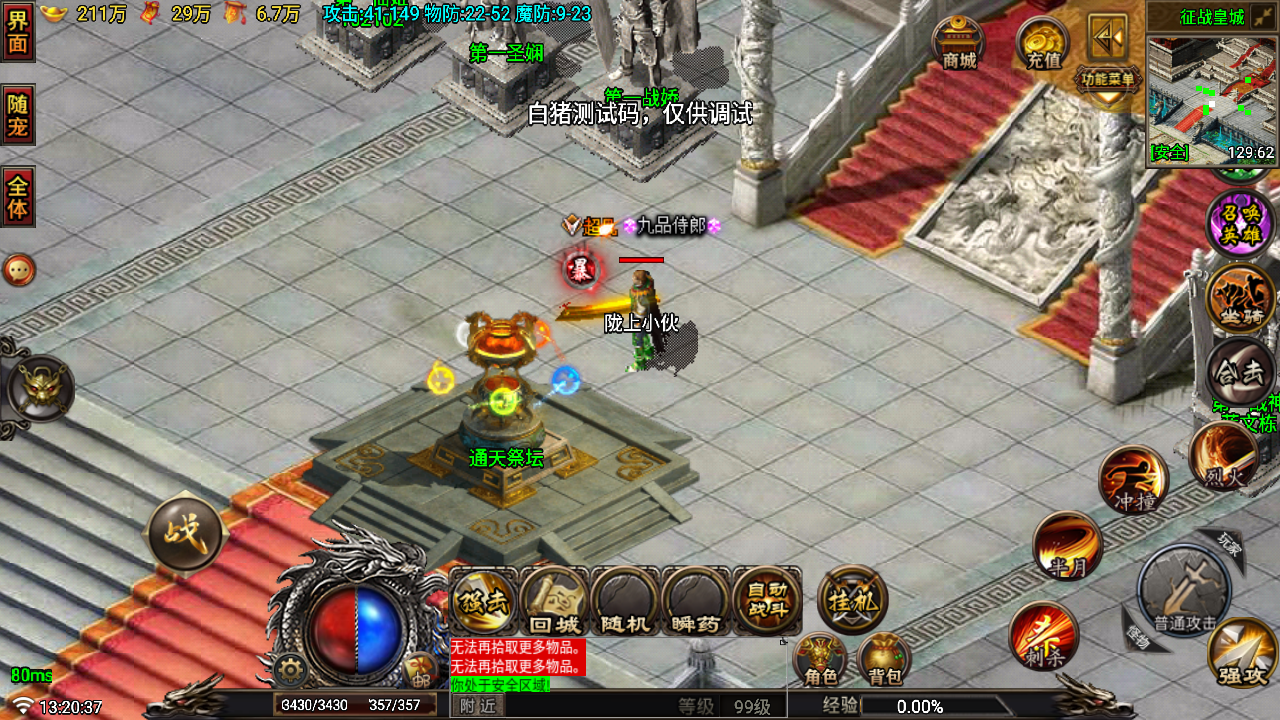Use the 半月 half-moon slash skill
1280x720 pixels.
(1067, 546)
